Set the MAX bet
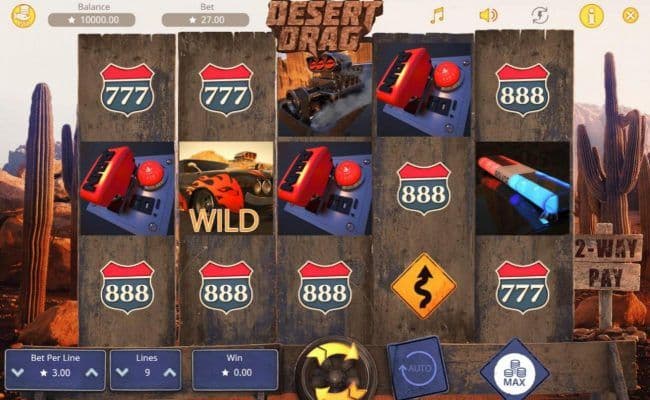650x400 pixels. 513,369
